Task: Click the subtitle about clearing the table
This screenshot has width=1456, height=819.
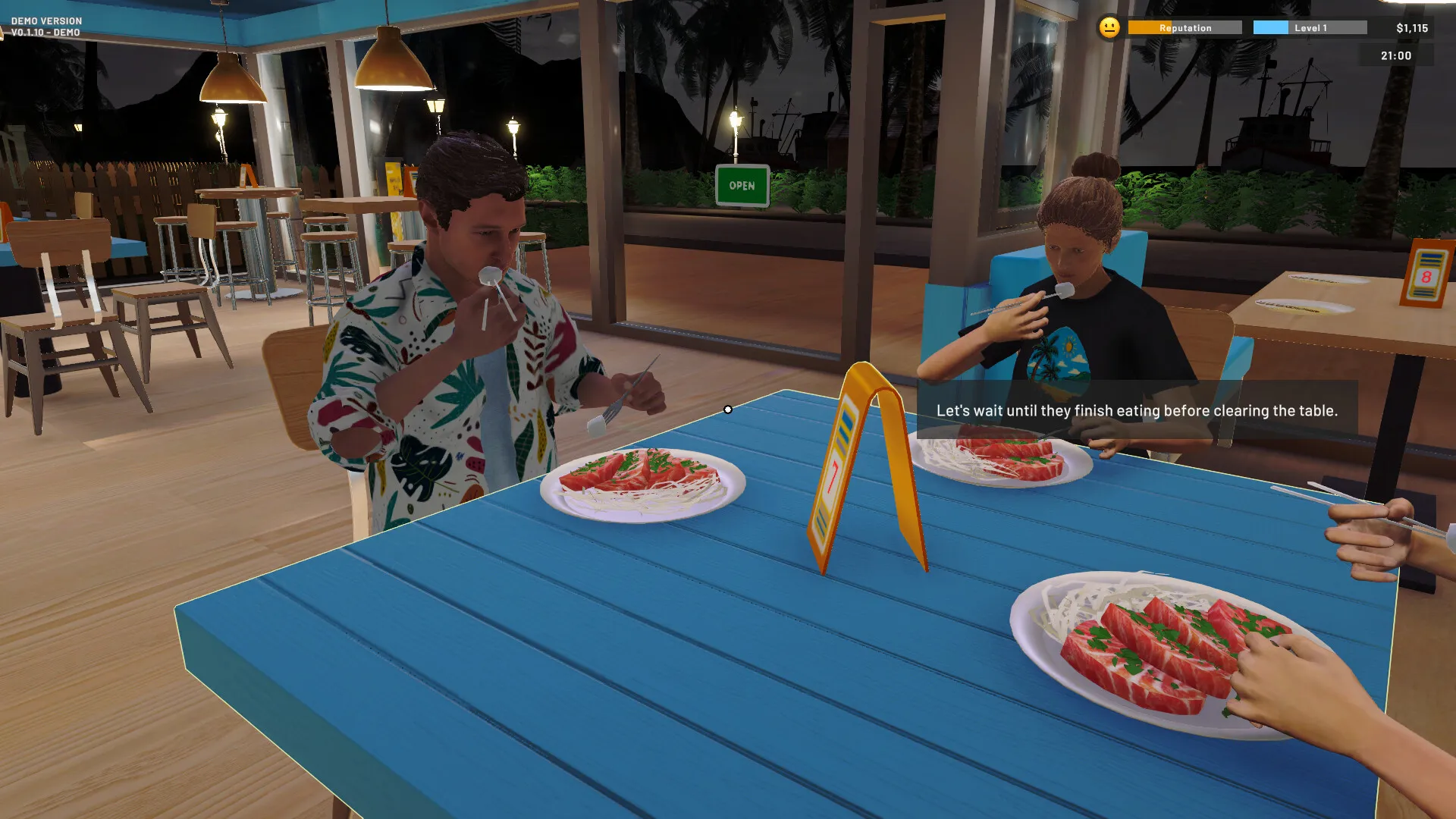Action: tap(1137, 410)
